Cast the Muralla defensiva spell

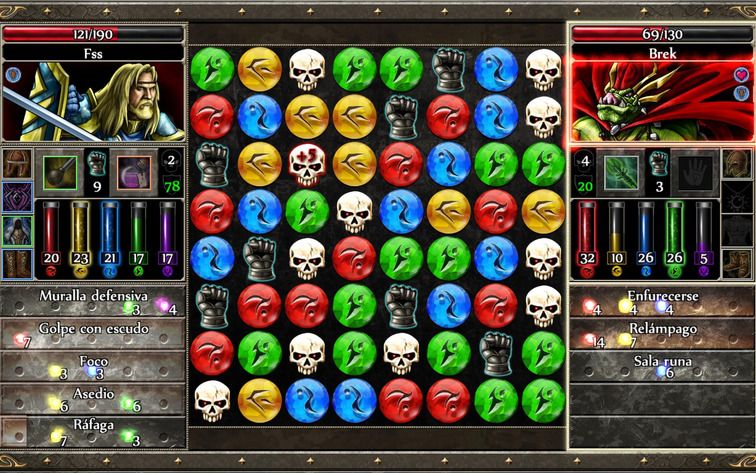pos(93,301)
